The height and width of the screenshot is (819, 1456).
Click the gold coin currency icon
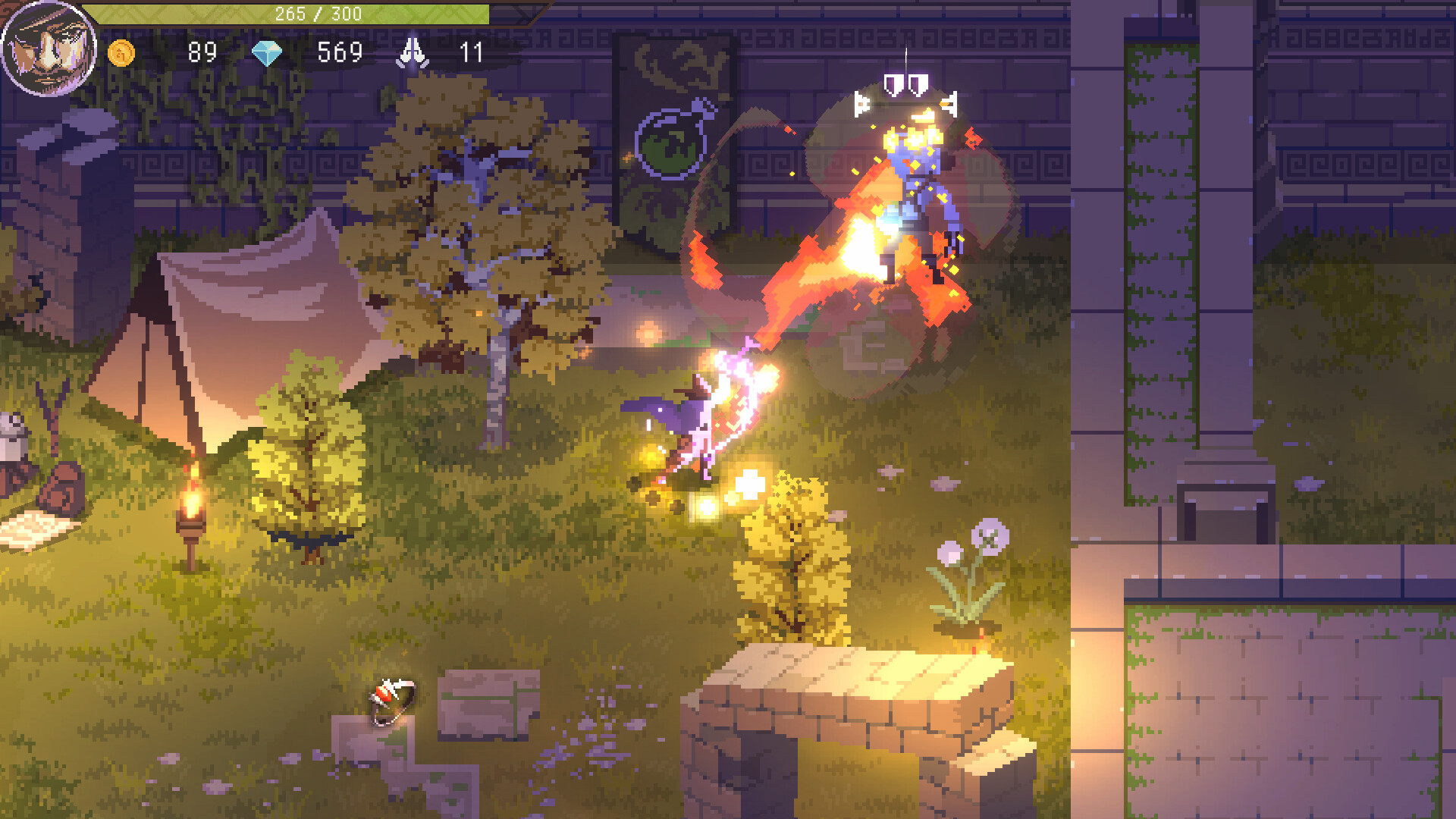click(x=121, y=53)
